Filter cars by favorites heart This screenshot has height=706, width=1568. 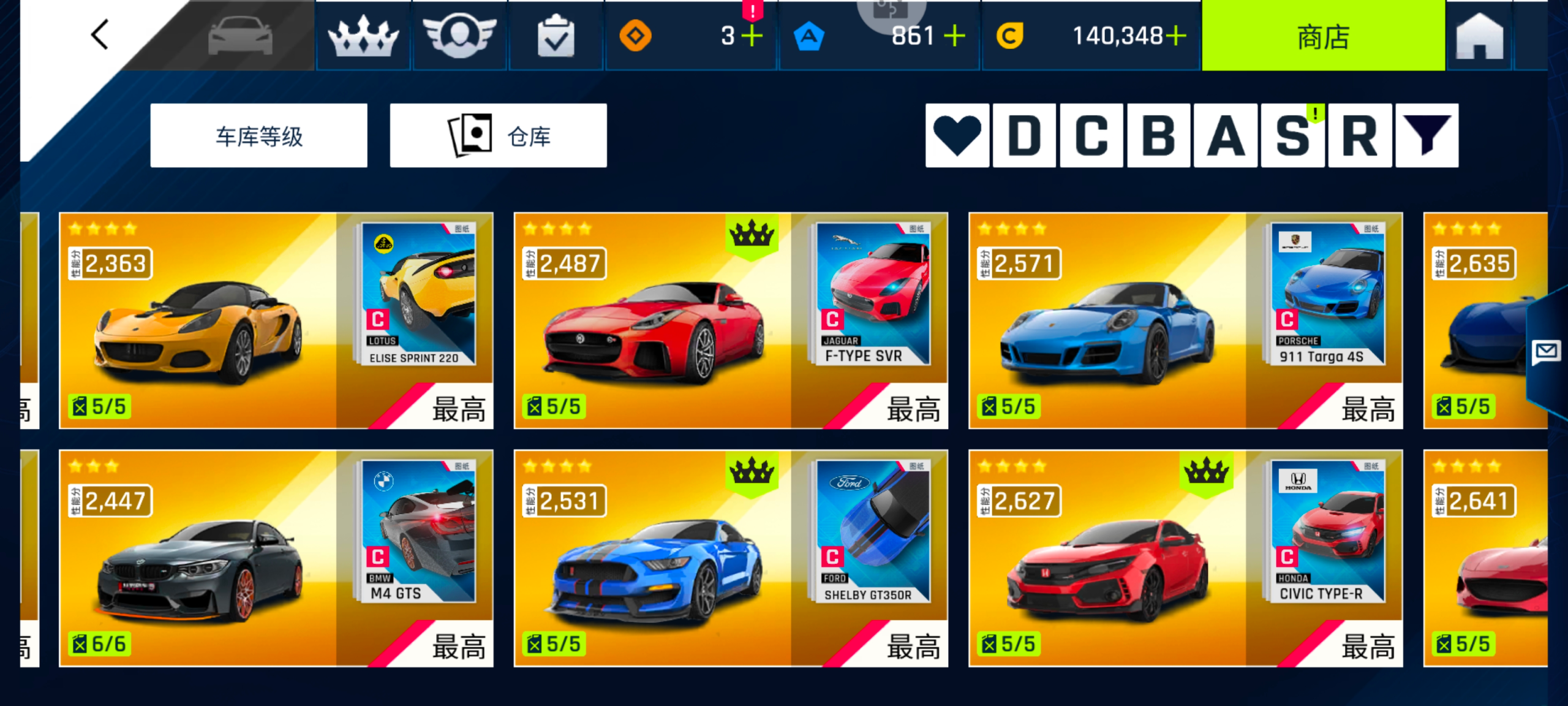coord(957,135)
